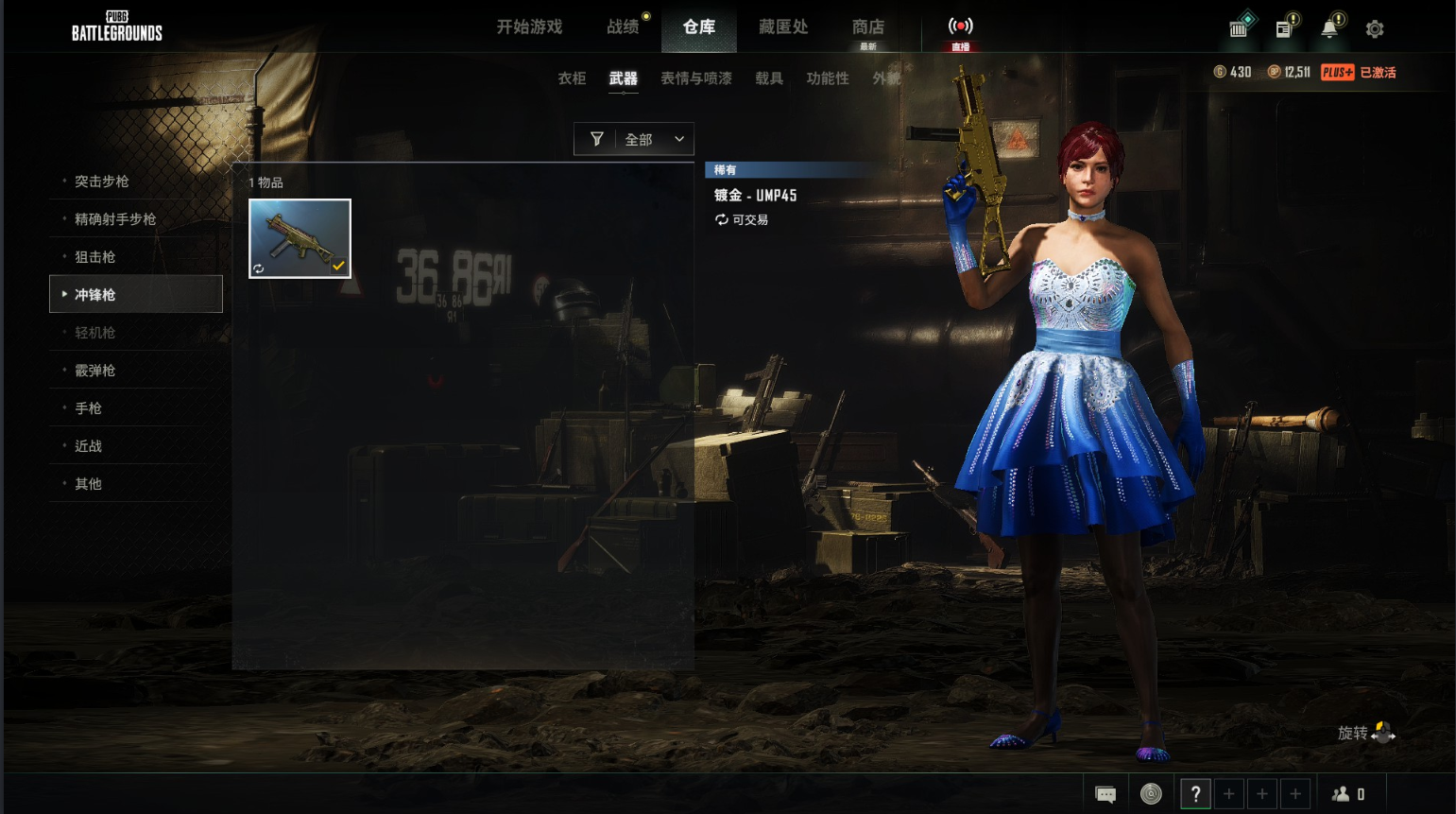The width and height of the screenshot is (1456, 814).
Task: Click the gold UMP45 skin thumbnail
Action: pos(300,238)
